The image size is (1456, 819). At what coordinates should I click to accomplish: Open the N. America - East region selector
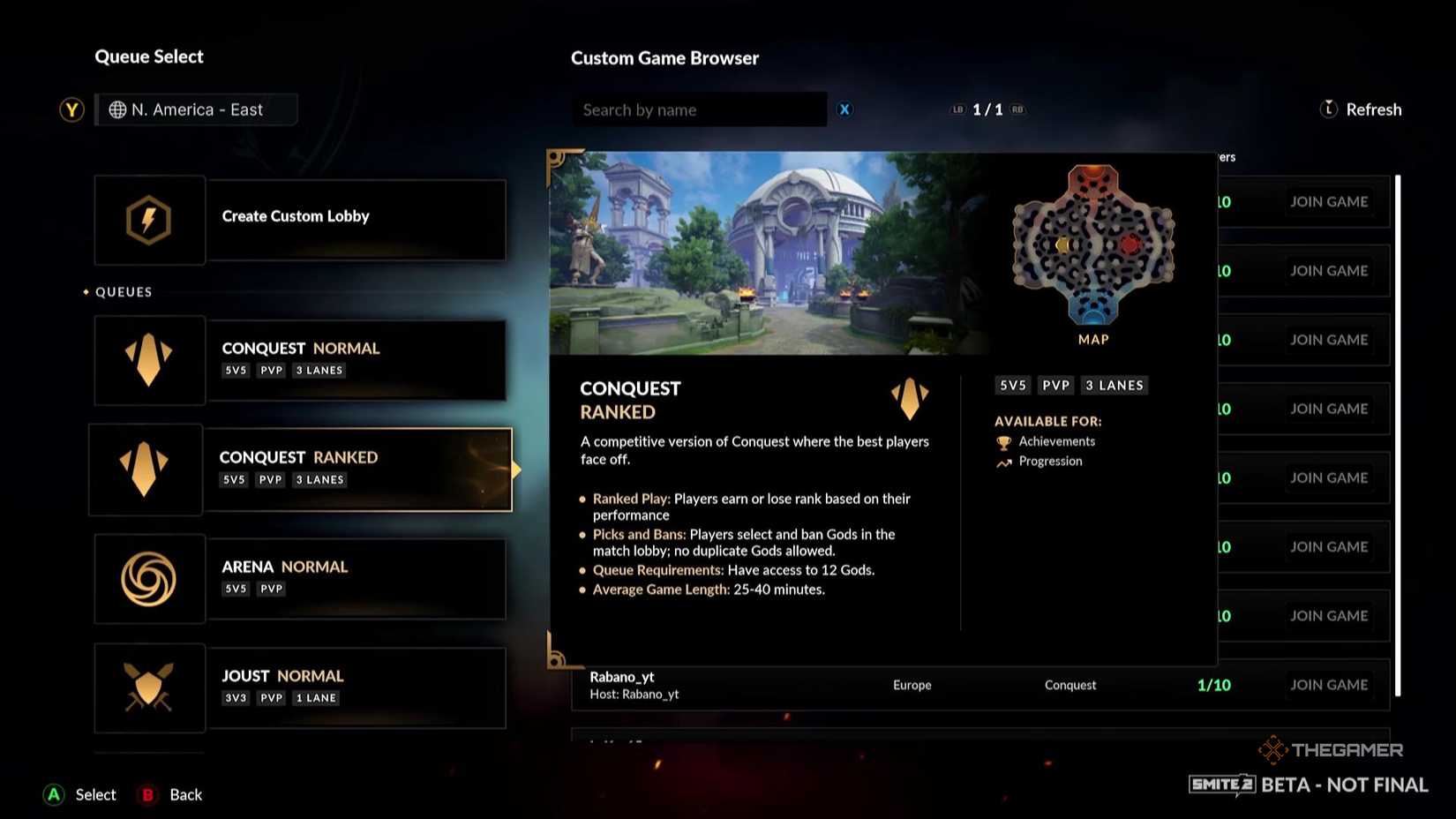click(x=196, y=109)
